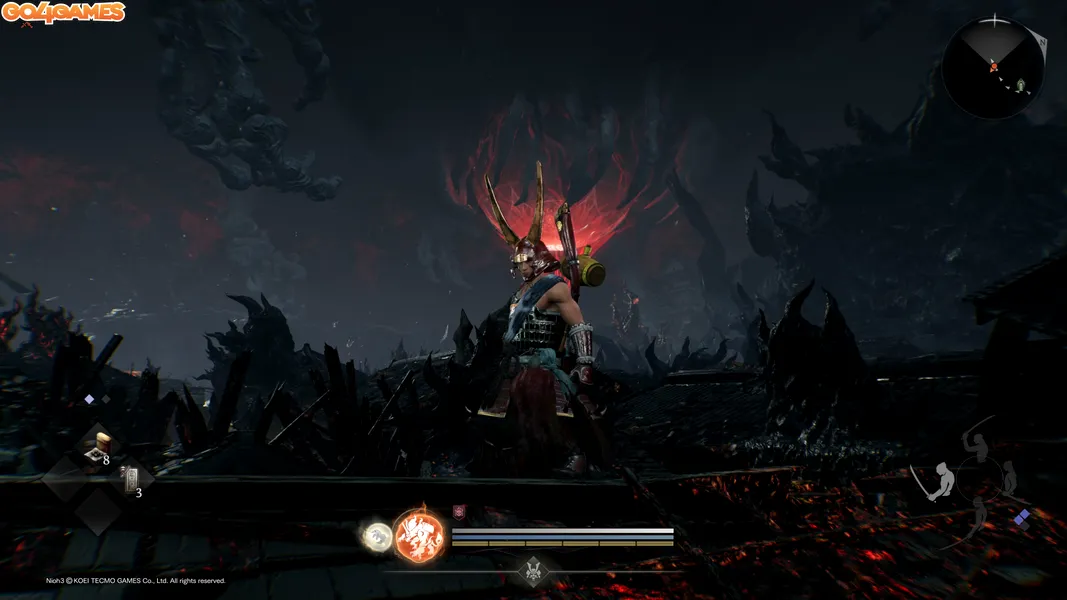Screen dimensions: 1067x600
Task: Click the samurai helmet style emblem
Action: click(x=534, y=571)
